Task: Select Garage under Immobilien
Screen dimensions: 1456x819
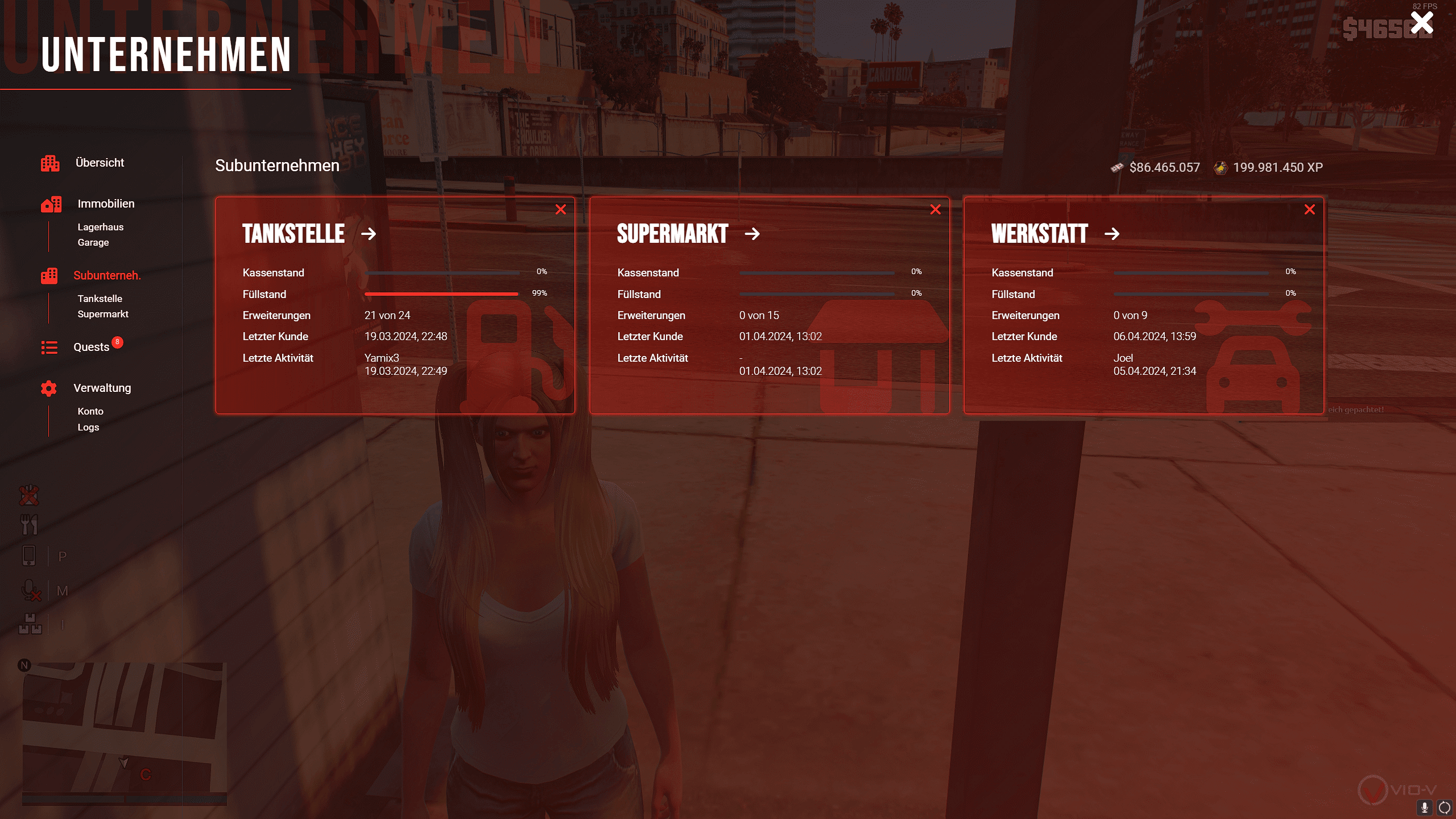Action: [x=93, y=242]
